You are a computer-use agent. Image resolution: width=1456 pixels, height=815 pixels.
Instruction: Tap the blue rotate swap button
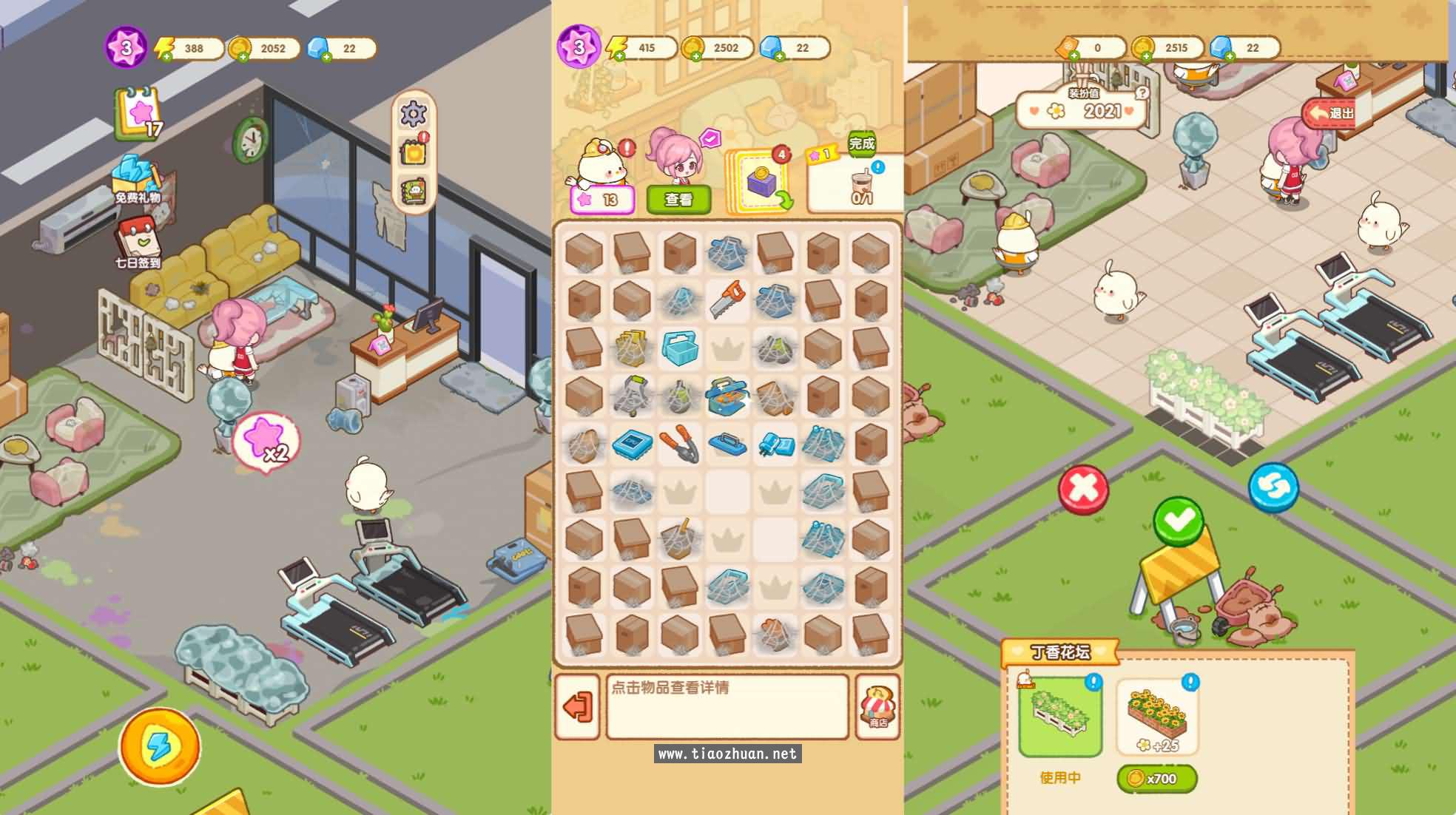(1273, 487)
